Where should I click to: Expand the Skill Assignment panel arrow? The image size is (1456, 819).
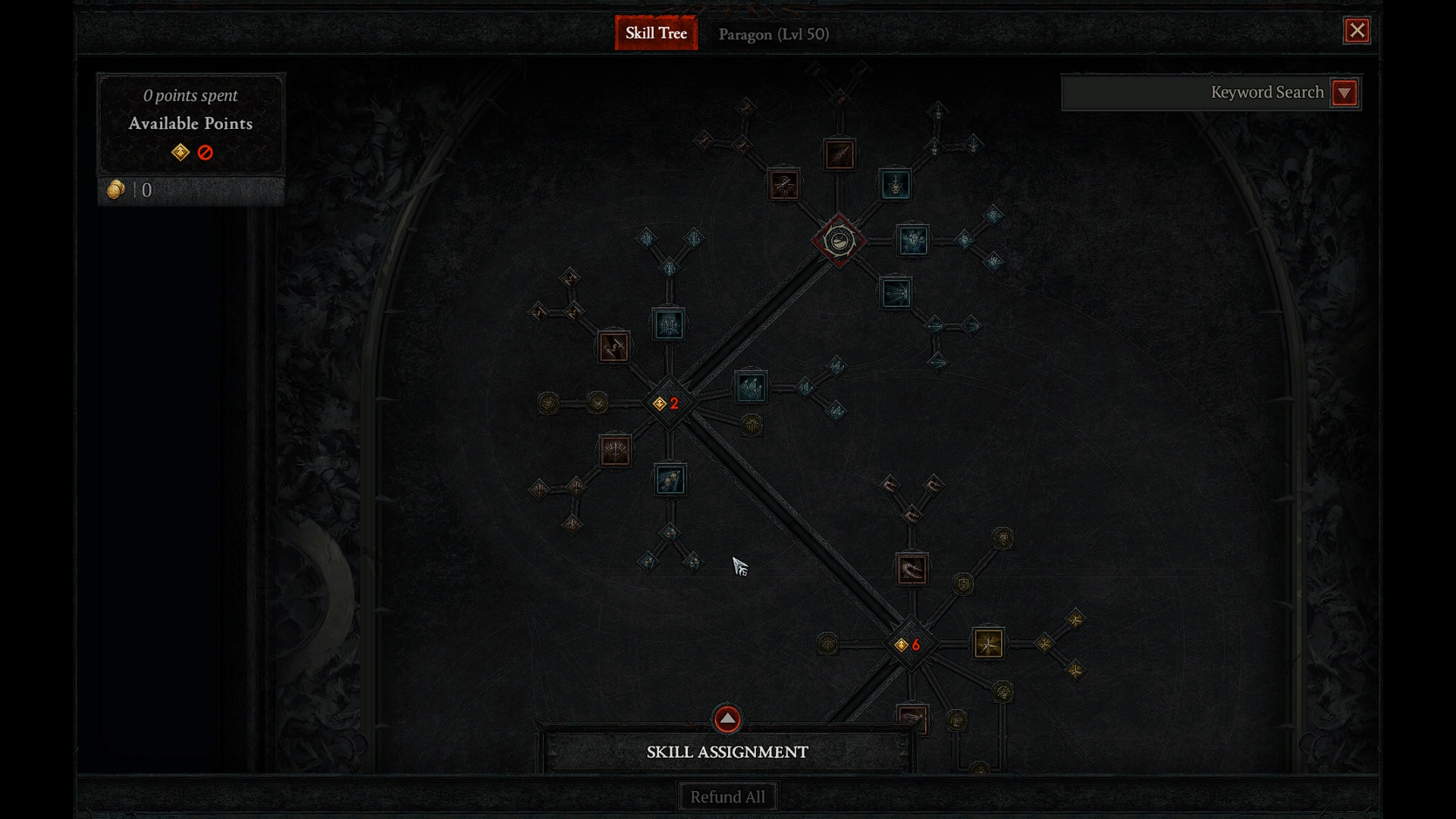tap(726, 718)
